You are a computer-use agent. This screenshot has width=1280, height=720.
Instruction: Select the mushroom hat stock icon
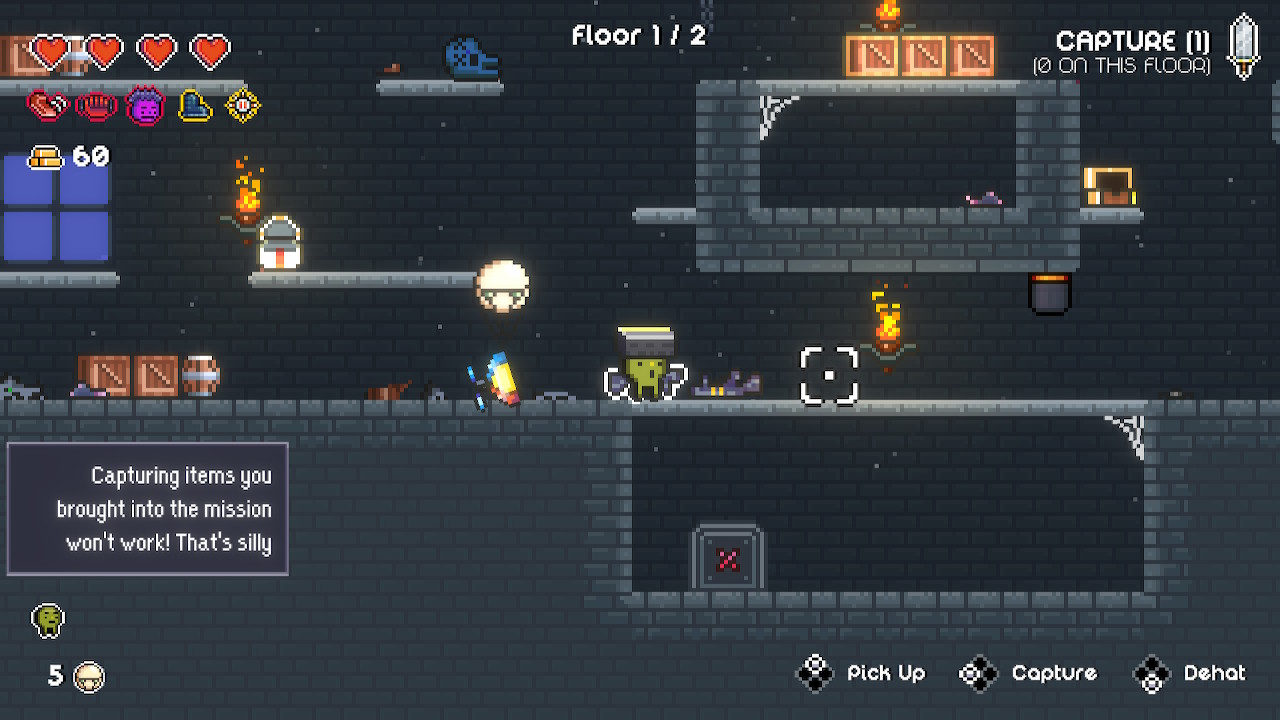pyautogui.click(x=90, y=677)
